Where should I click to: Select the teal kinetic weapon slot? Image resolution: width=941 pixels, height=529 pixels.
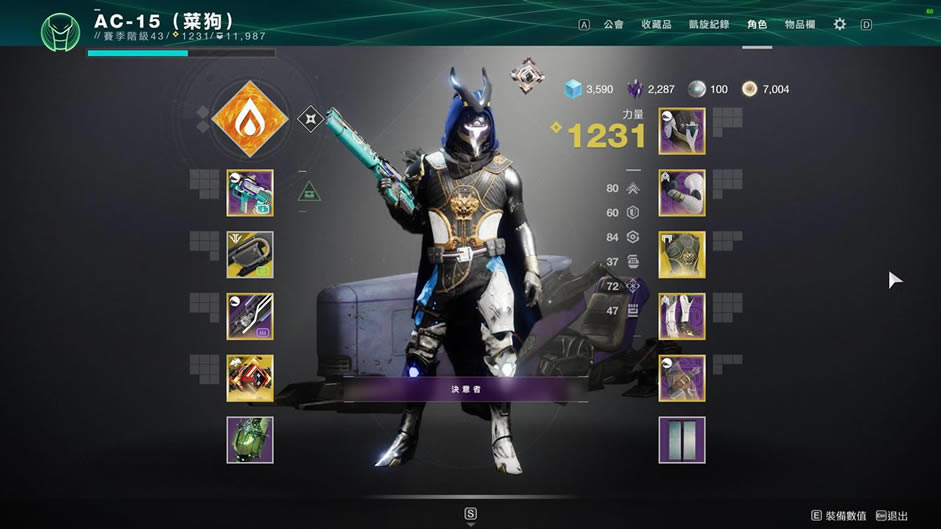pyautogui.click(x=250, y=193)
